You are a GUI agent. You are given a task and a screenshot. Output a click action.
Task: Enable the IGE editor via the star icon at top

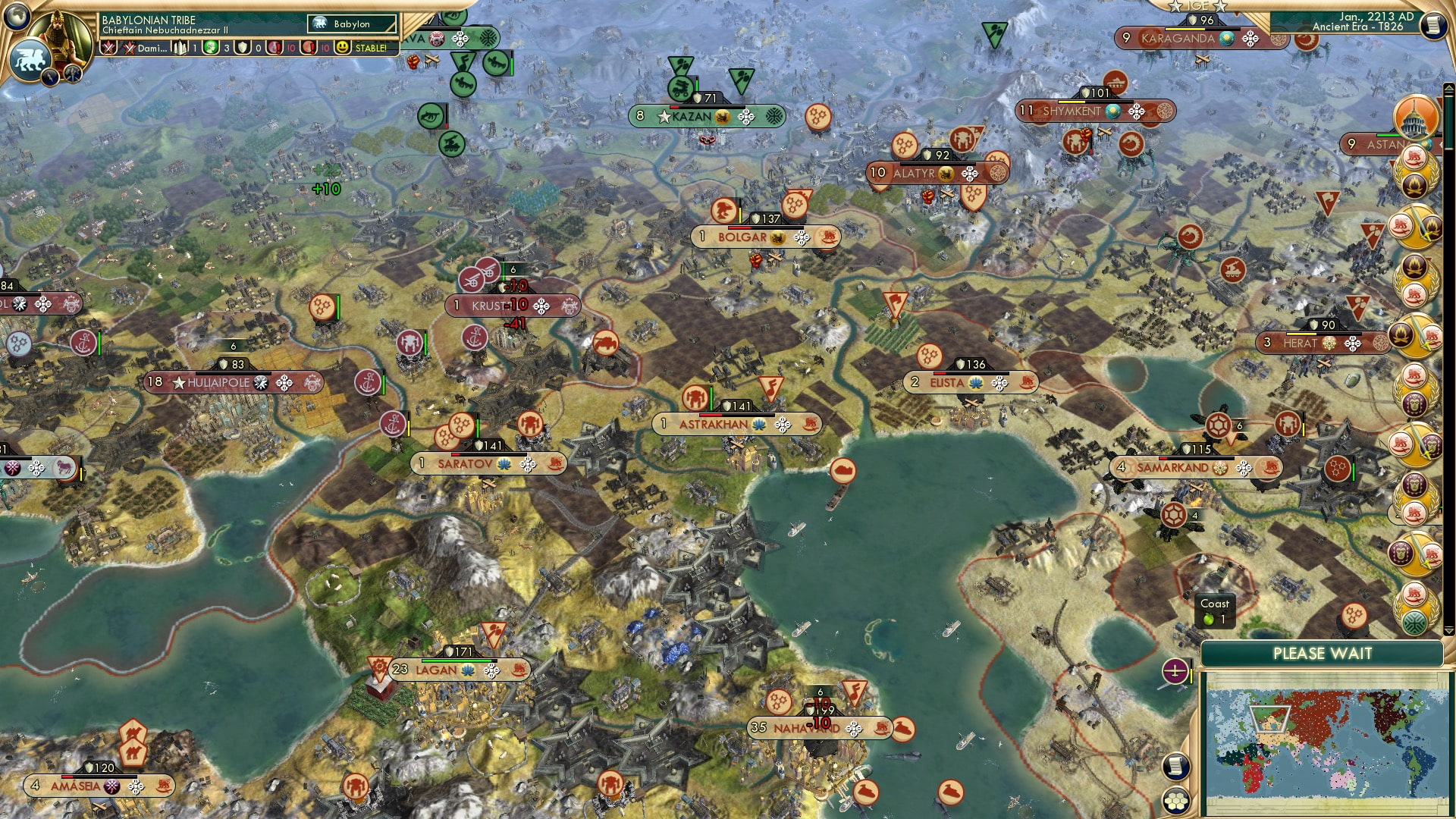click(x=1175, y=7)
